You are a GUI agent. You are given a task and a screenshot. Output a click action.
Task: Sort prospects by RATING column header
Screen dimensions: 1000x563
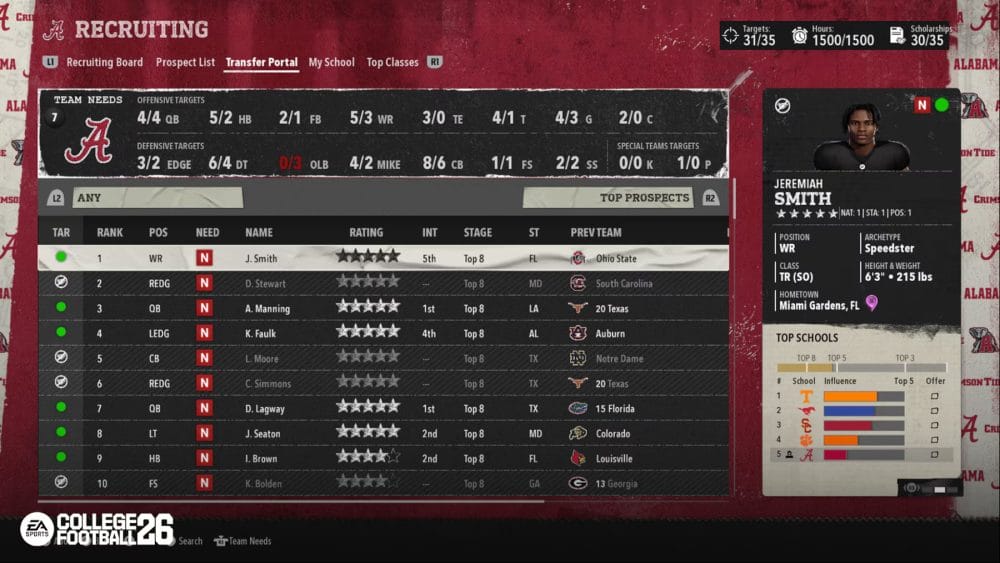click(x=366, y=233)
